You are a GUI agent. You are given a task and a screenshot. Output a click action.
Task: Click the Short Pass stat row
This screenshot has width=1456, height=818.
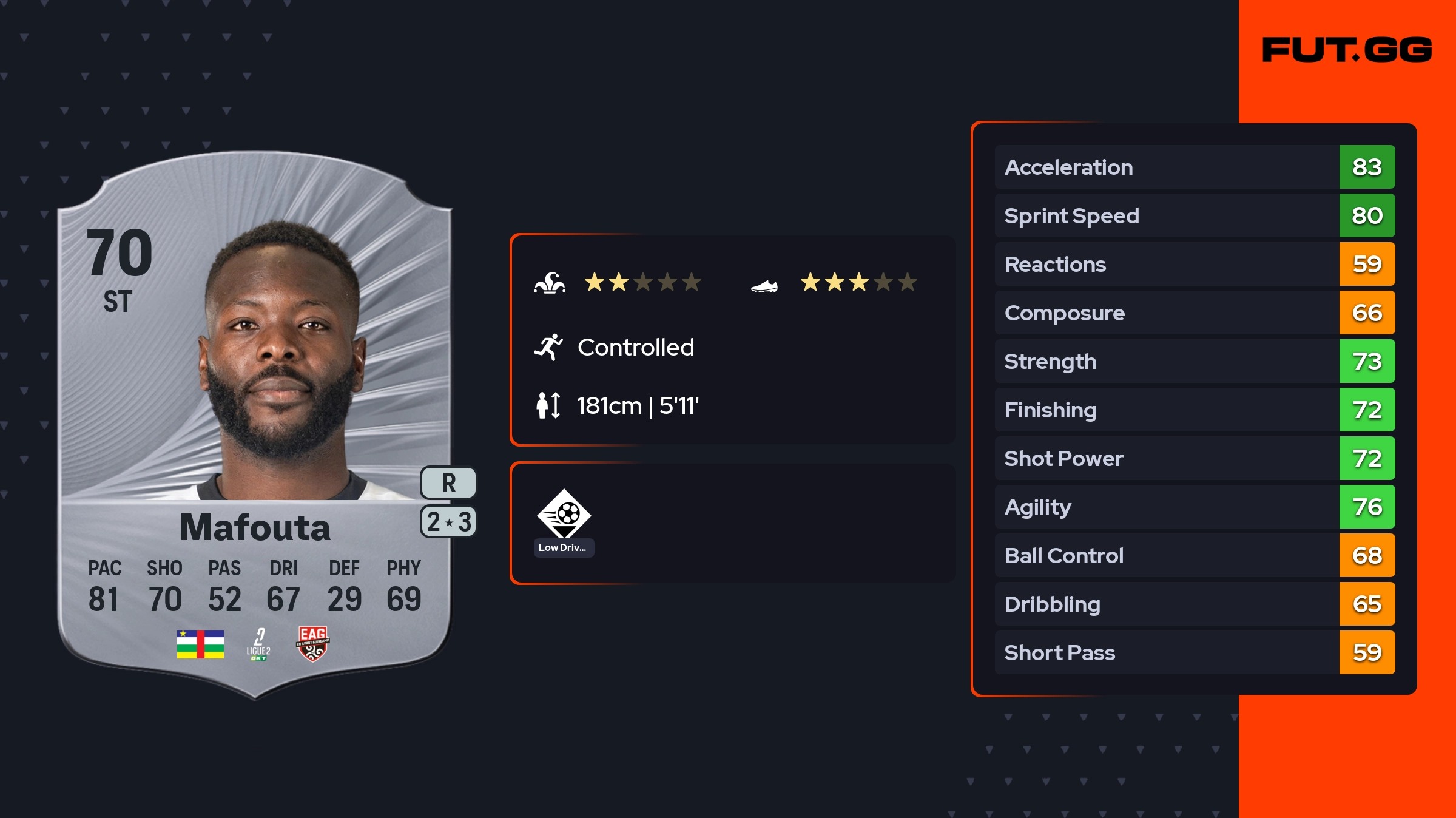(x=1195, y=652)
